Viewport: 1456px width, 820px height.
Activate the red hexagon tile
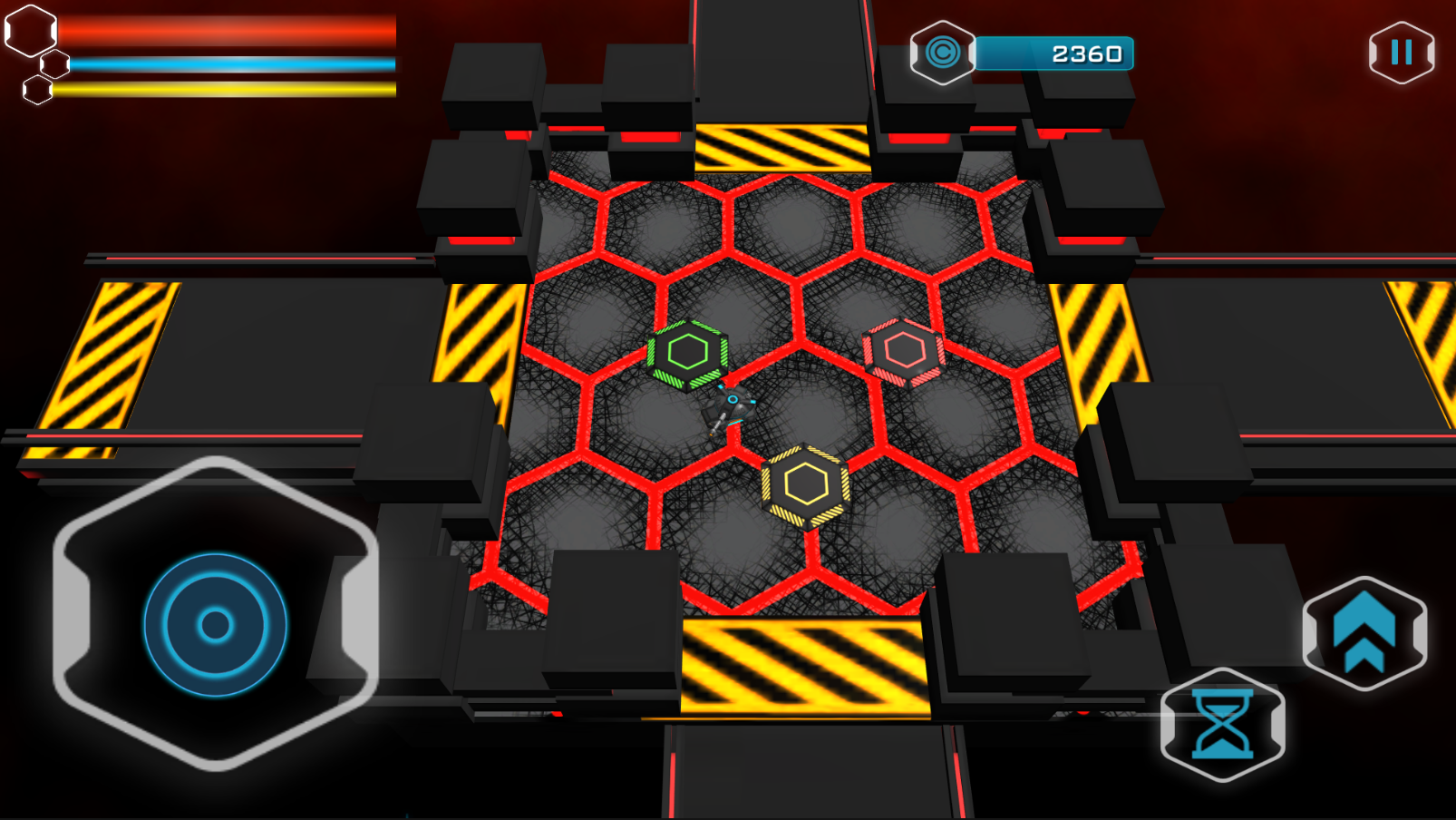click(902, 347)
